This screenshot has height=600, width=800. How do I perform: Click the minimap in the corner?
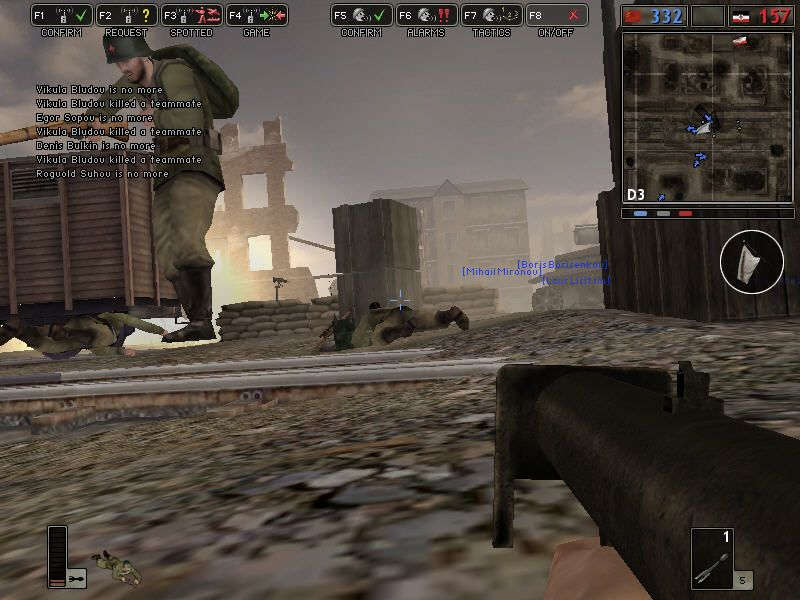pyautogui.click(x=707, y=117)
